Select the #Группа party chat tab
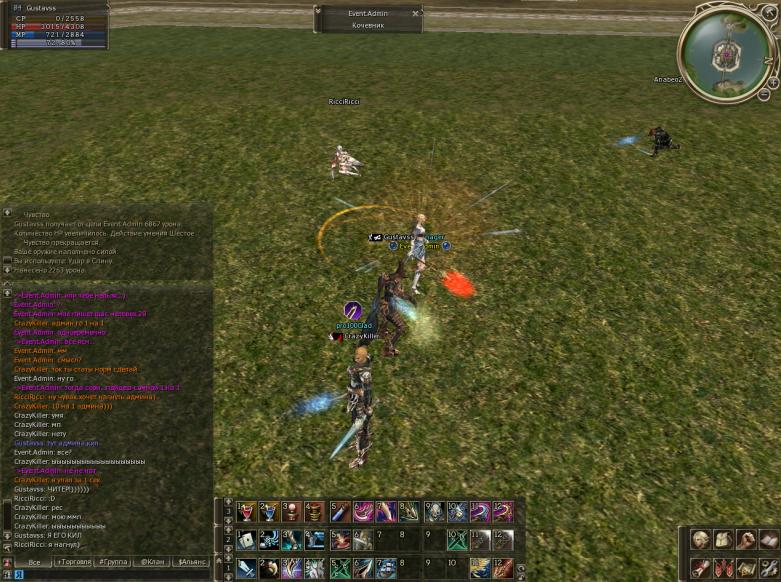Image resolution: width=781 pixels, height=582 pixels. tap(112, 563)
